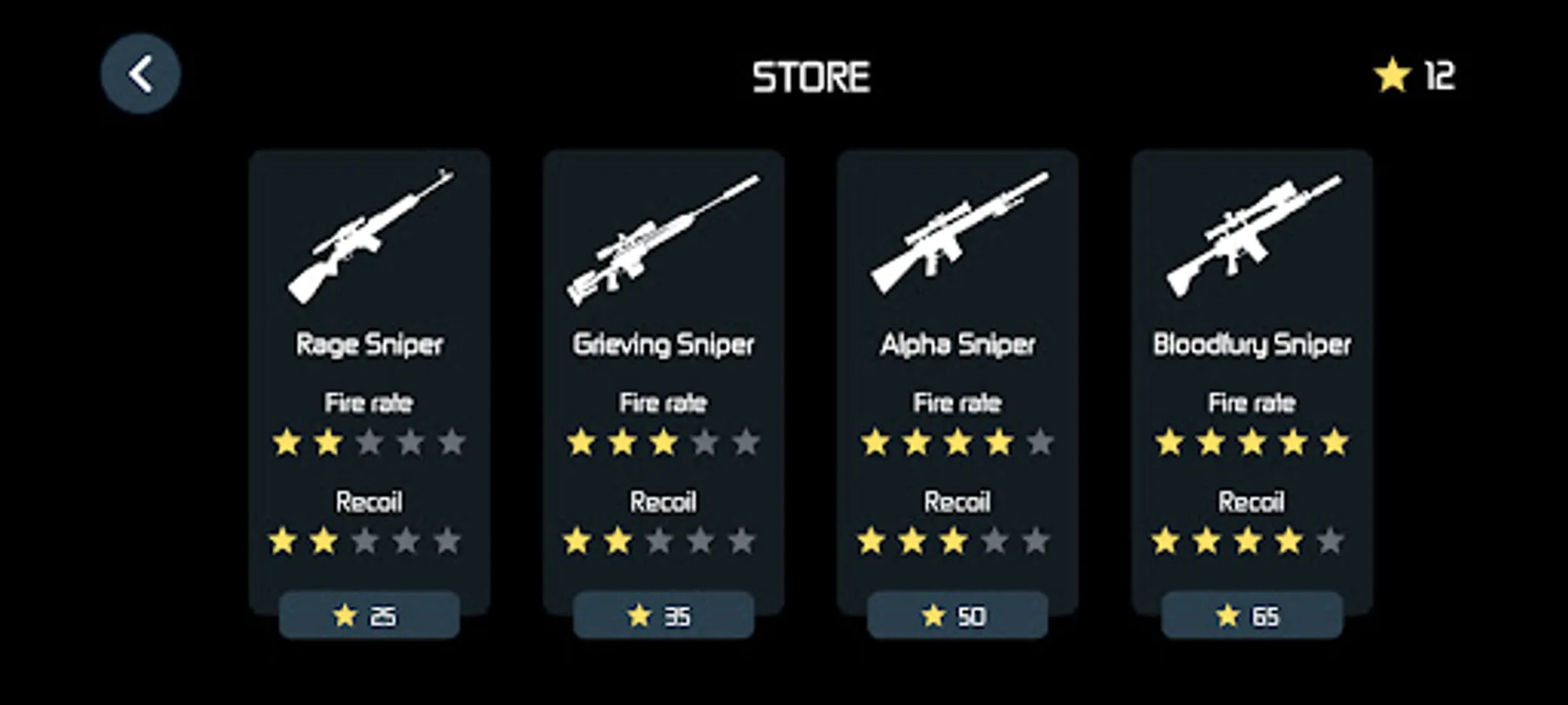Click the Rage Sniper fire rate star row
This screenshot has height=705, width=1568.
tap(368, 443)
